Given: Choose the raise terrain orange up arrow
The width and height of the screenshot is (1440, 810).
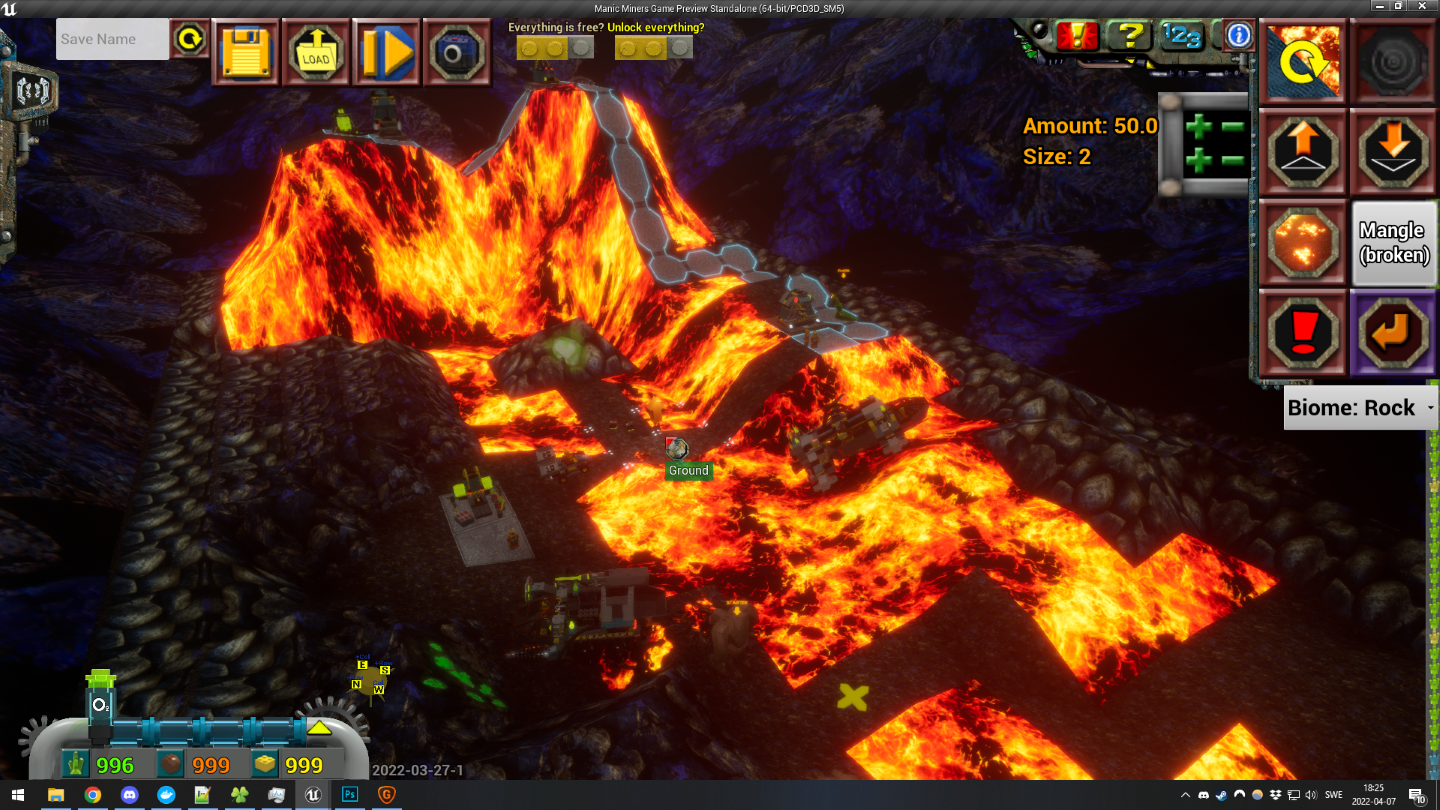Looking at the screenshot, I should coord(1302,152).
